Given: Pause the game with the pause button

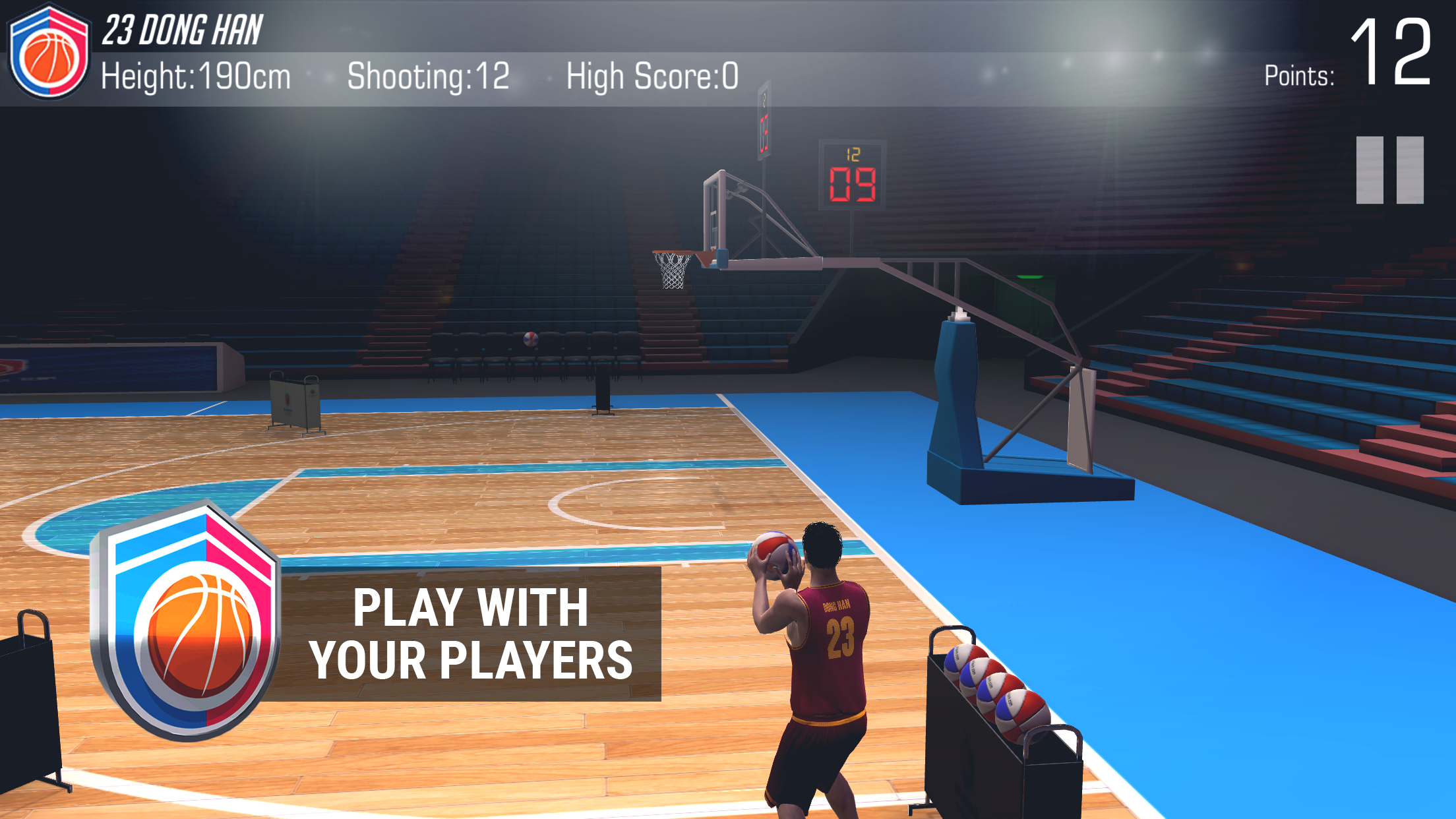Looking at the screenshot, I should (x=1389, y=170).
